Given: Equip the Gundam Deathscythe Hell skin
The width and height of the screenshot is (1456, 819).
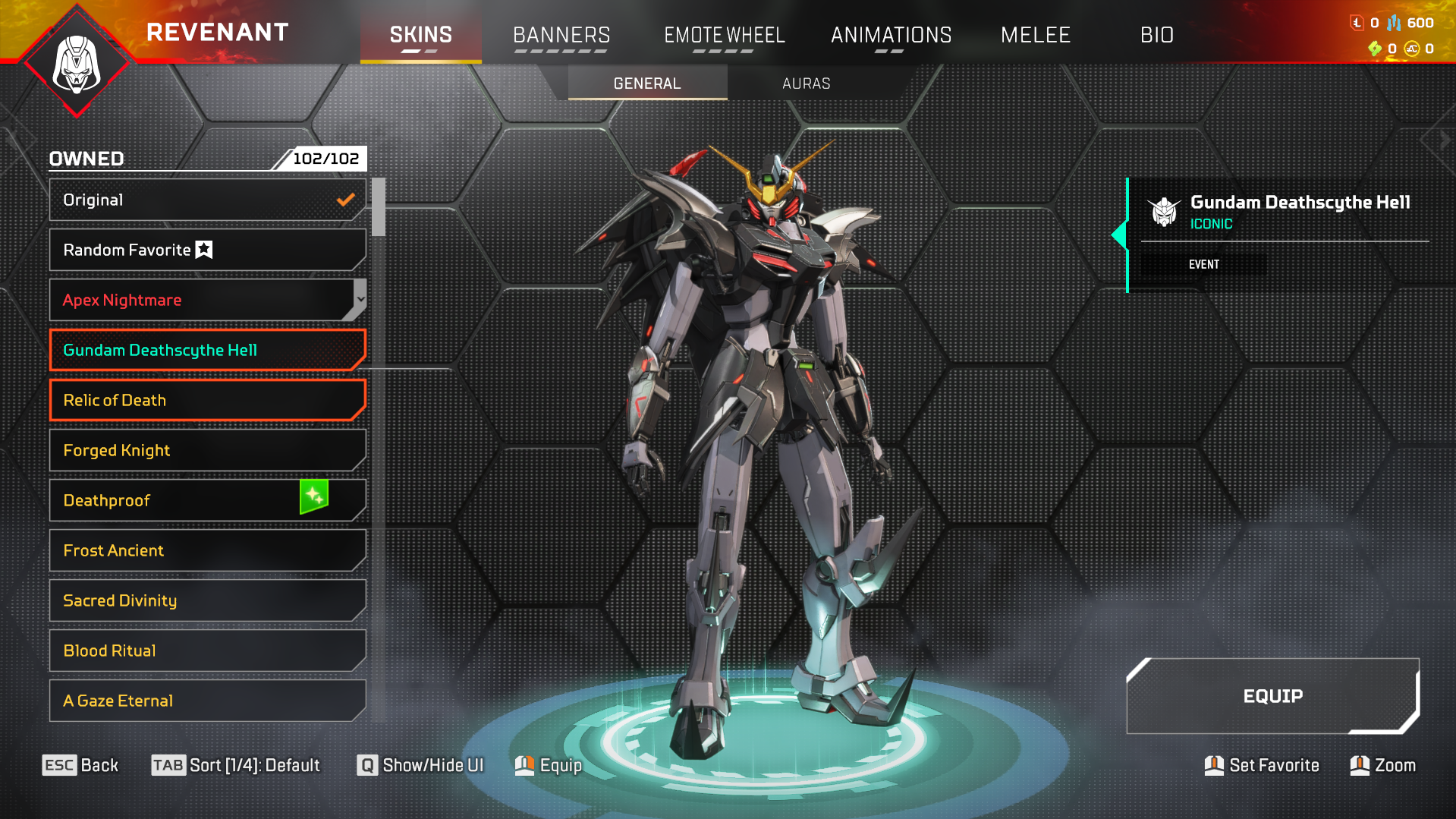Looking at the screenshot, I should (x=1272, y=696).
